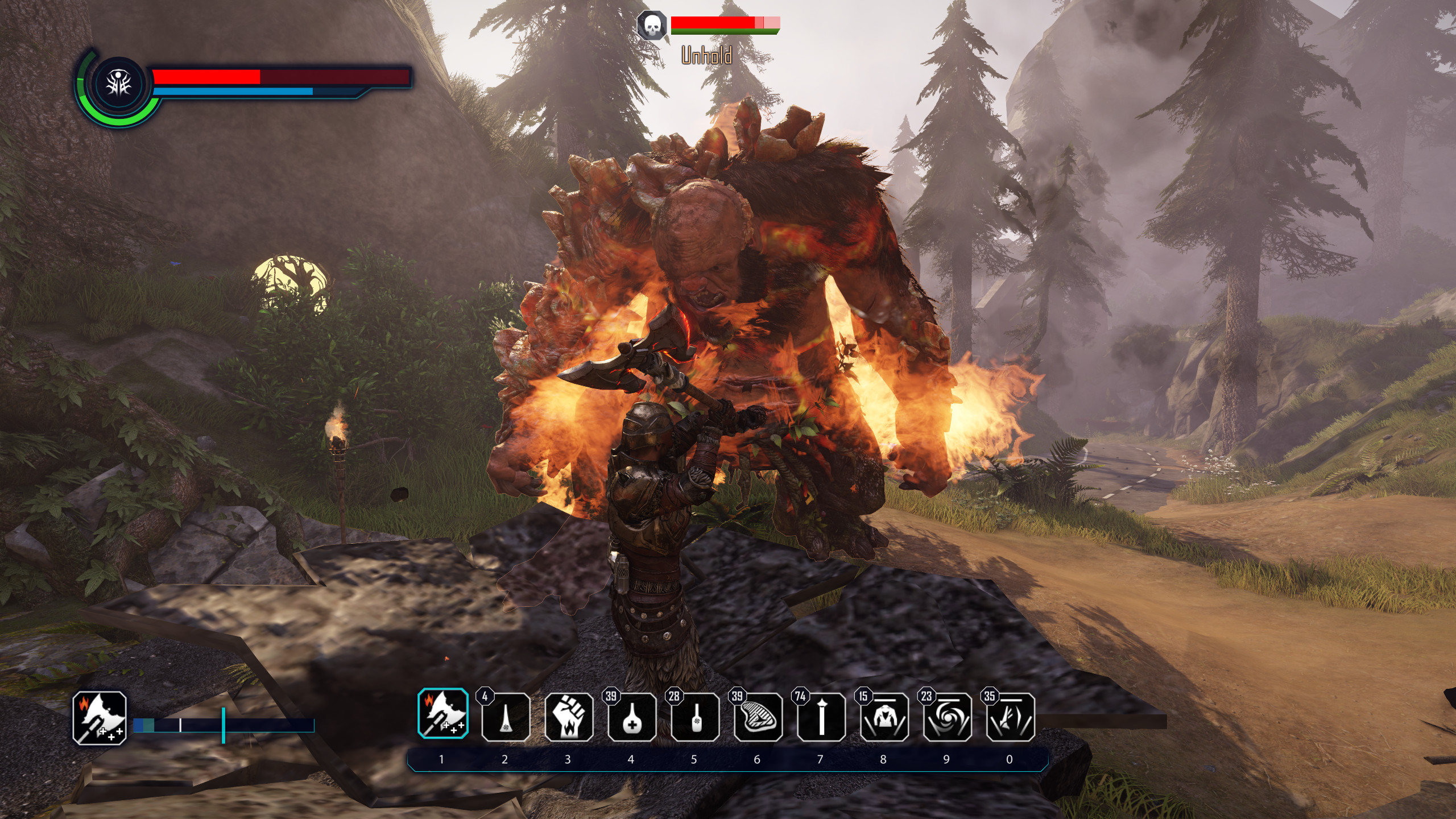This screenshot has width=1456, height=819.
Task: Click the skull icon beside Unhold's health
Action: tap(652, 25)
